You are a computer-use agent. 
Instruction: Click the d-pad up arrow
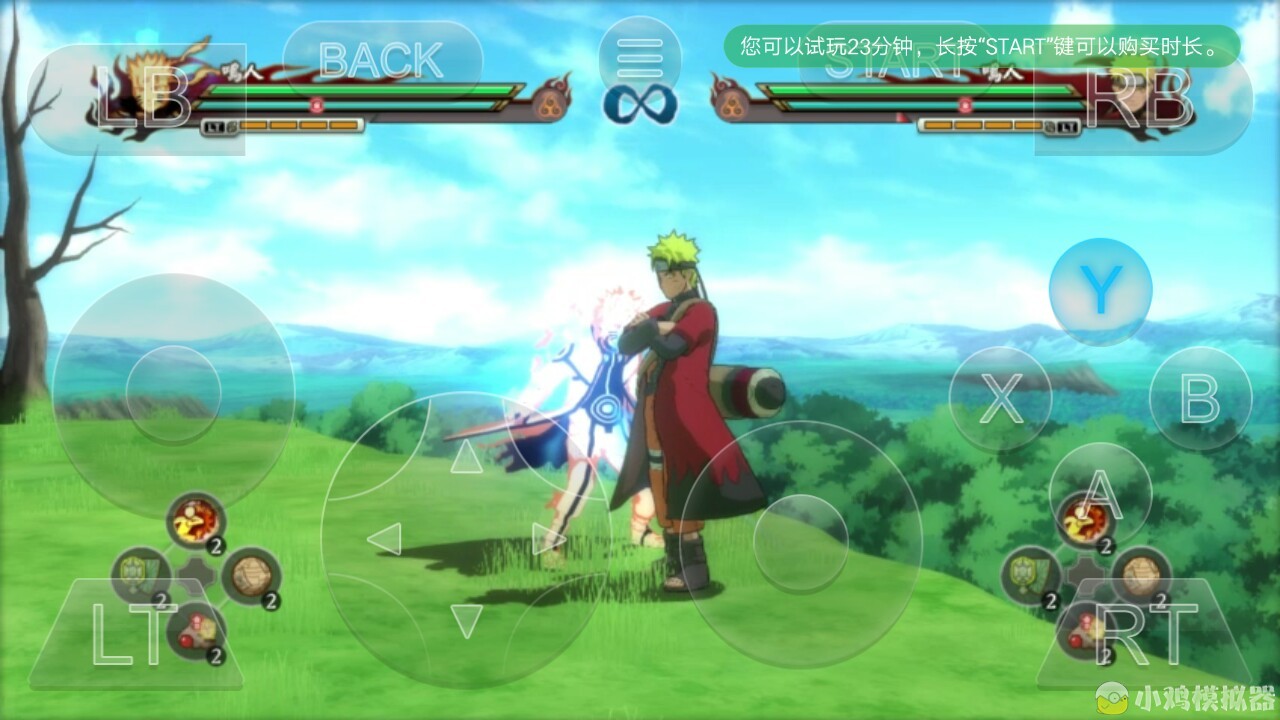tap(465, 458)
